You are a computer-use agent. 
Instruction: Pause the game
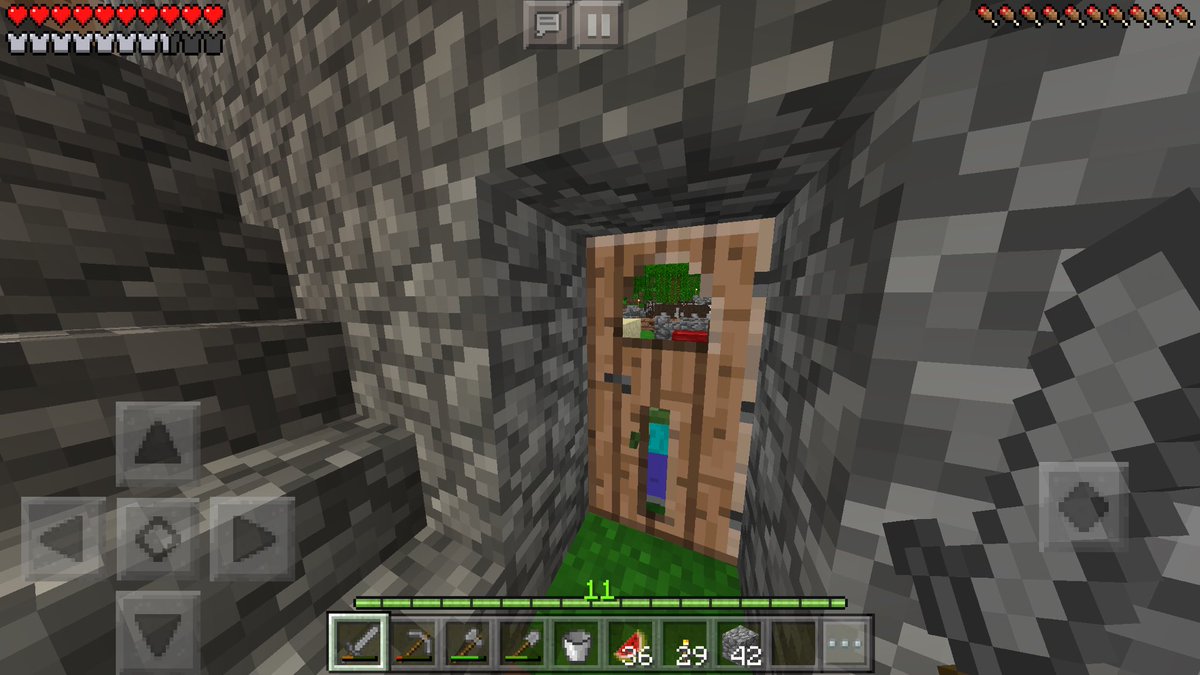(x=599, y=24)
